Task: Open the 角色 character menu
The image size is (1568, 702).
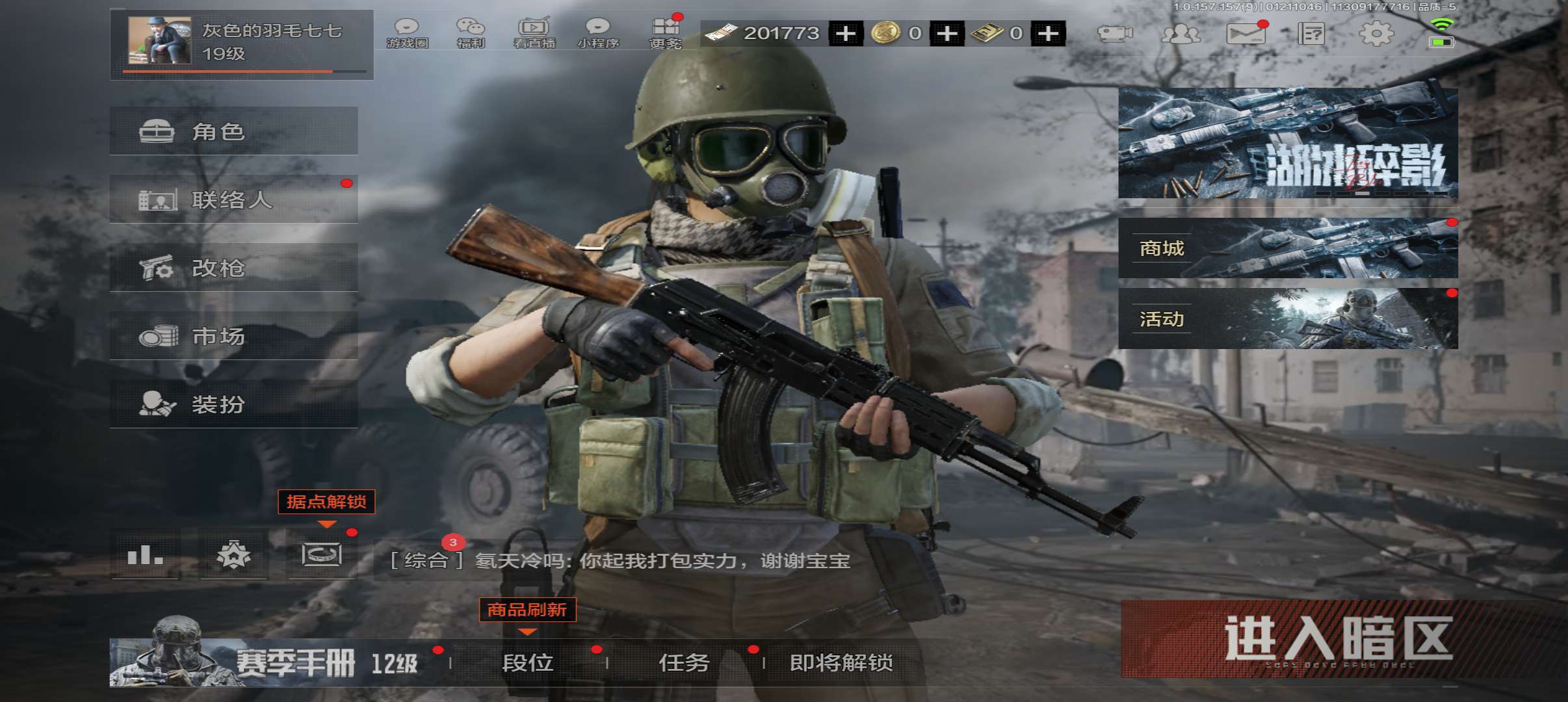Action: [x=233, y=131]
